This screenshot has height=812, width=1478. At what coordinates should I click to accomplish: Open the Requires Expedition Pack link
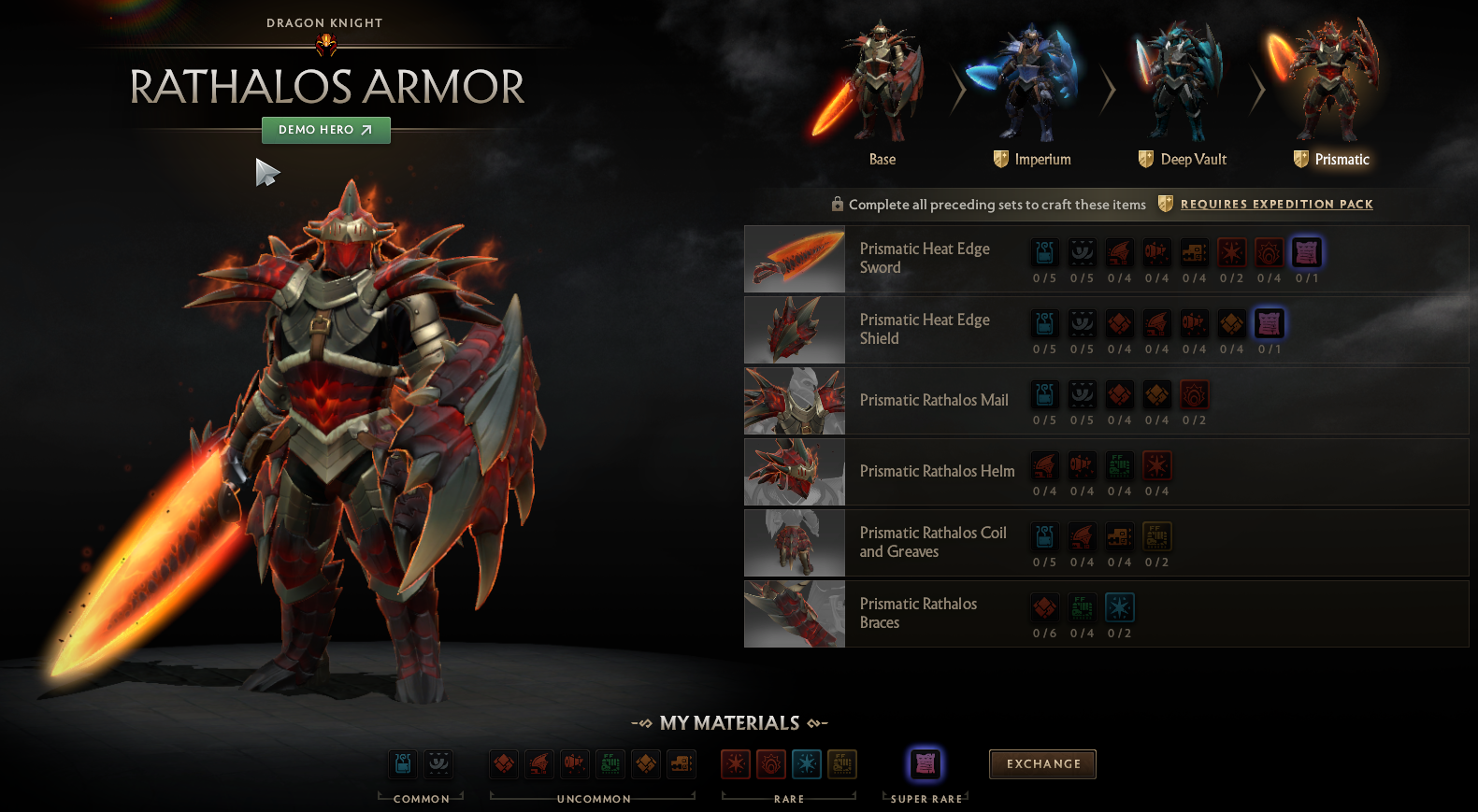1276,204
